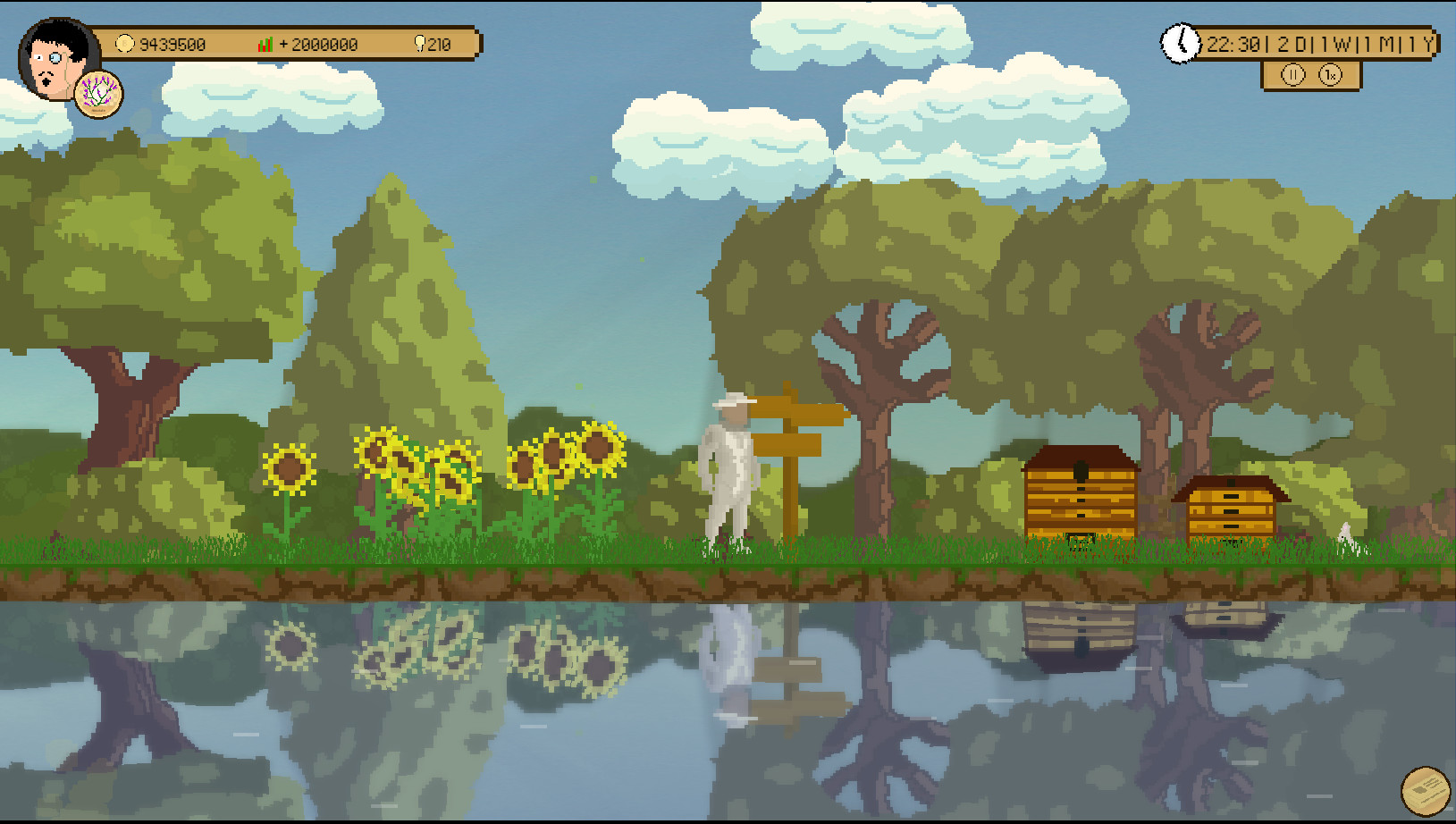Select the 1 W week time segment
The height and width of the screenshot is (824, 1456).
pos(1335,42)
